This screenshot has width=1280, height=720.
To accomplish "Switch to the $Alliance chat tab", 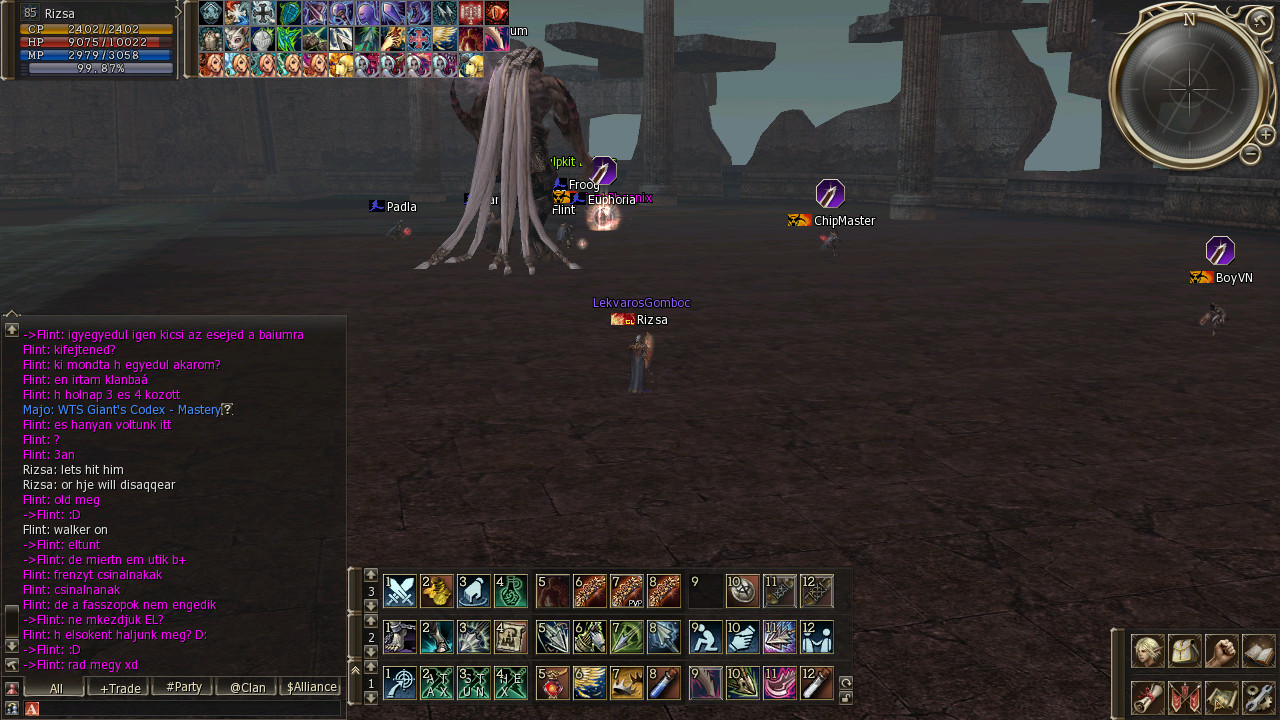I will click(x=311, y=687).
